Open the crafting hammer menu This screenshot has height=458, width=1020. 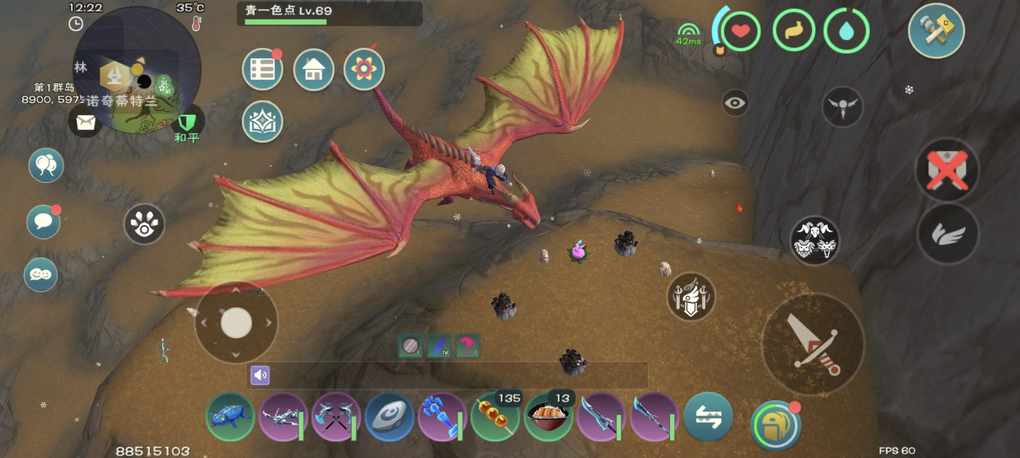pyautogui.click(x=936, y=31)
